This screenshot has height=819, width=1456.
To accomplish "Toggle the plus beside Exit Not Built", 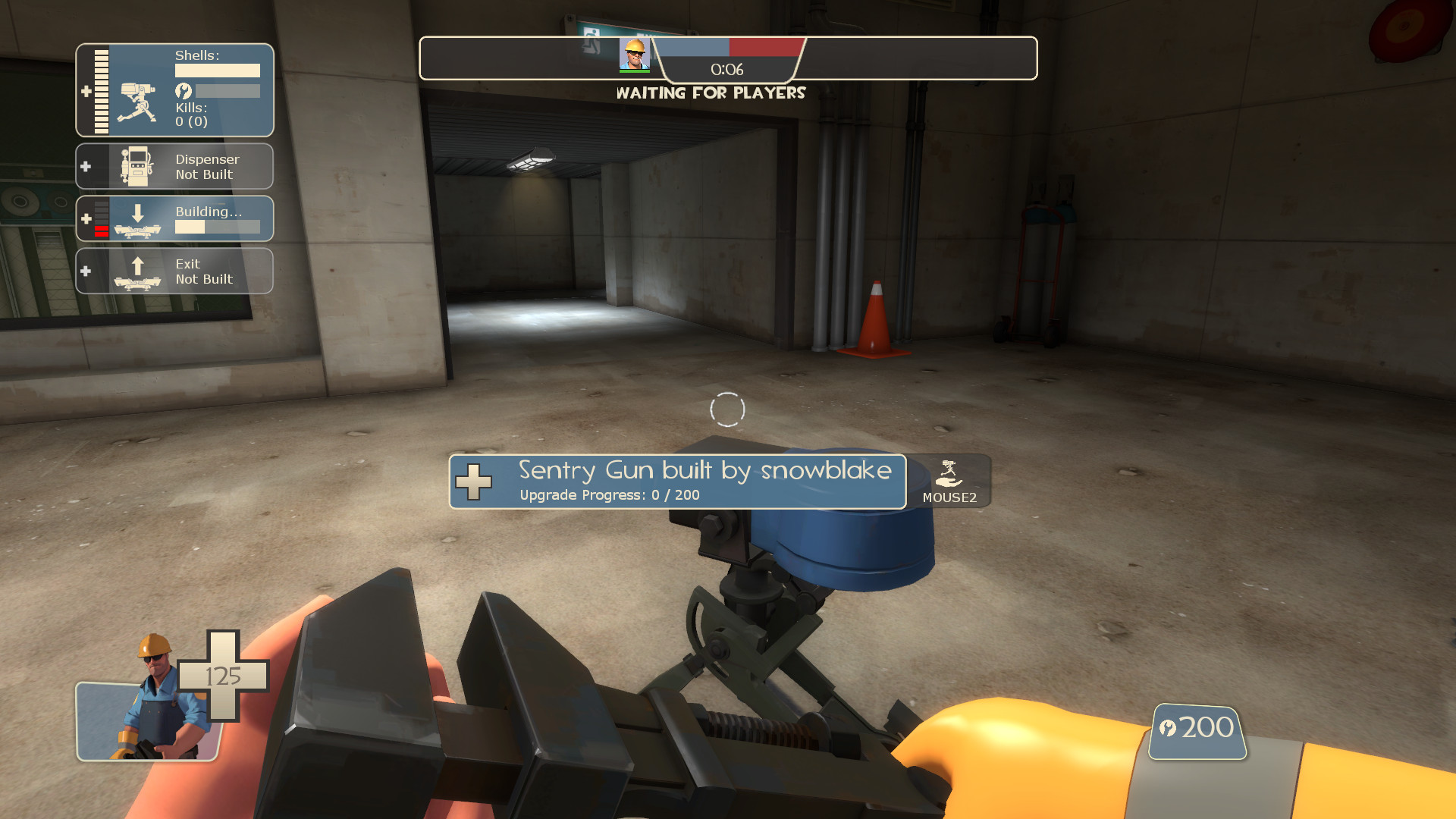I will point(86,271).
